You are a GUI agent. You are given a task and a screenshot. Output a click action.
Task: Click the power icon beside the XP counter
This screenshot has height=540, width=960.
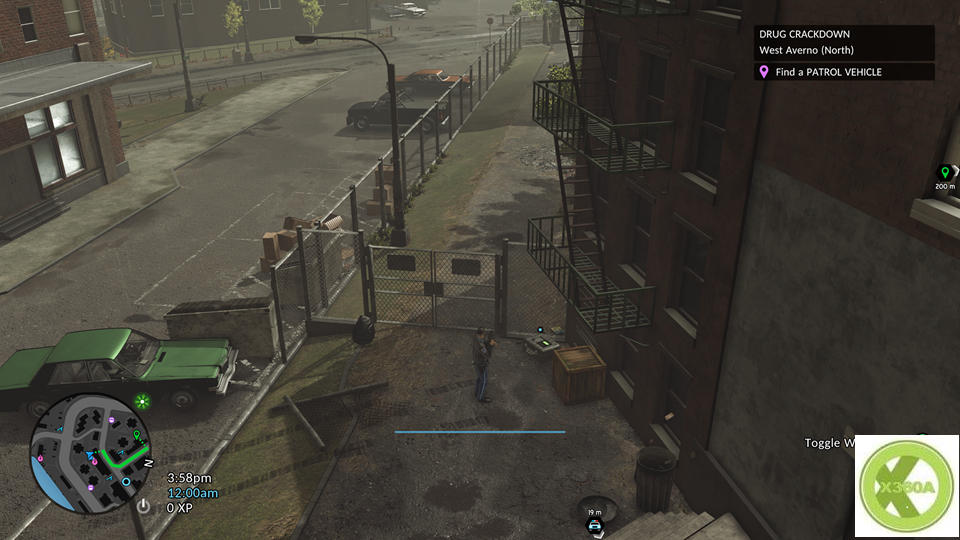tap(144, 507)
